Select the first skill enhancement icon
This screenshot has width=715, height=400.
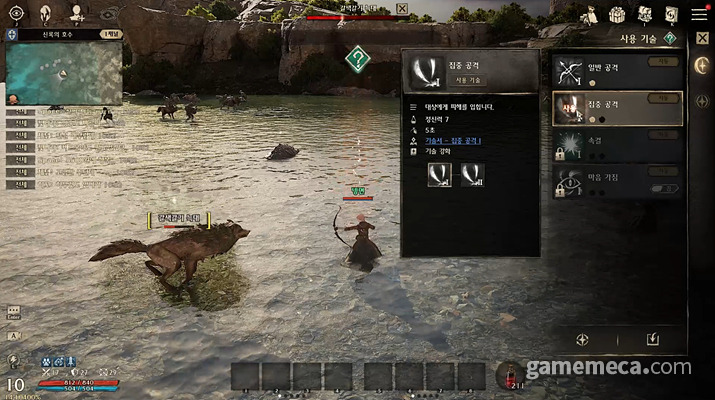click(x=439, y=174)
